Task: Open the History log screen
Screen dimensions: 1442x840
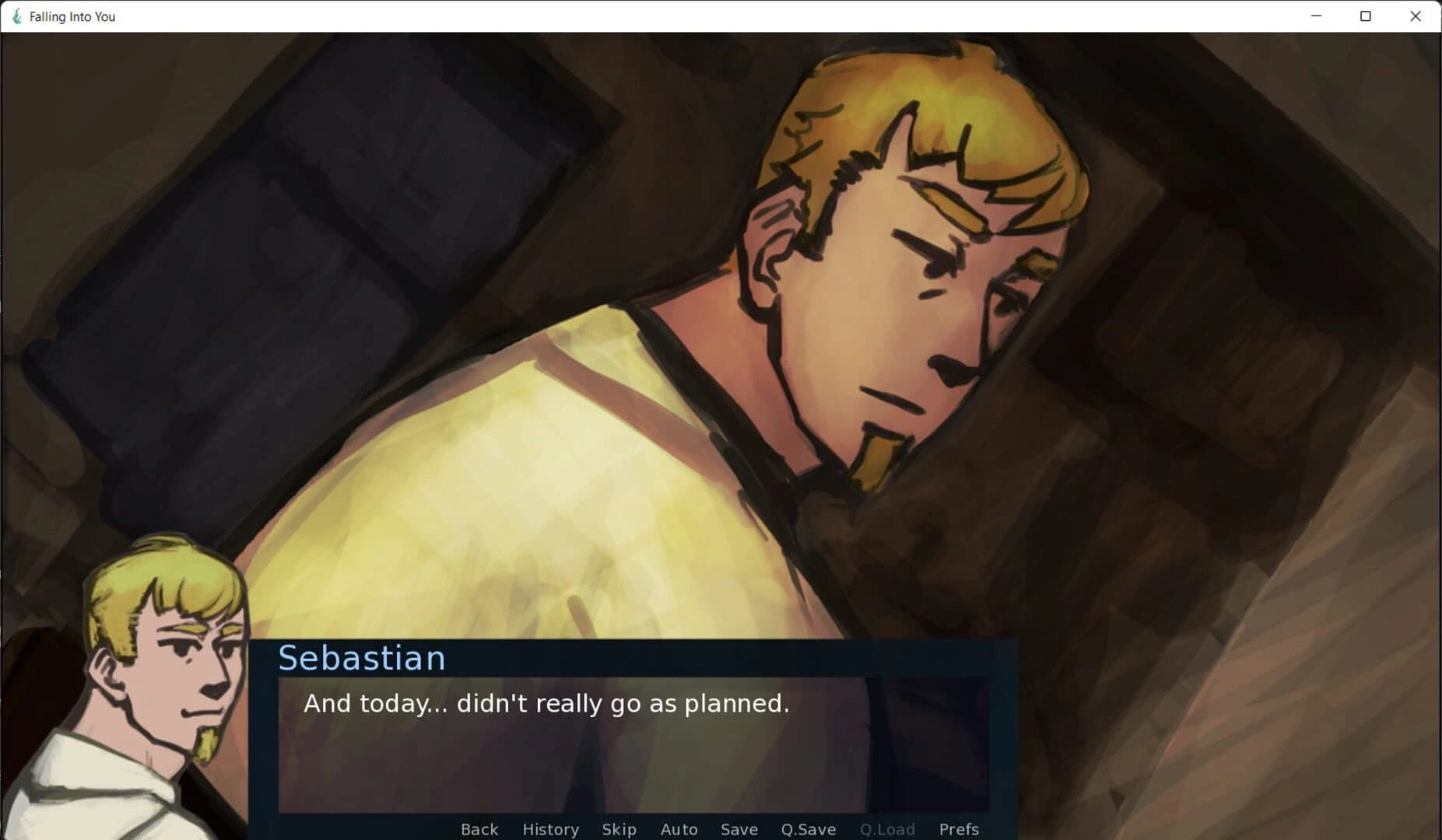Action: (550, 829)
